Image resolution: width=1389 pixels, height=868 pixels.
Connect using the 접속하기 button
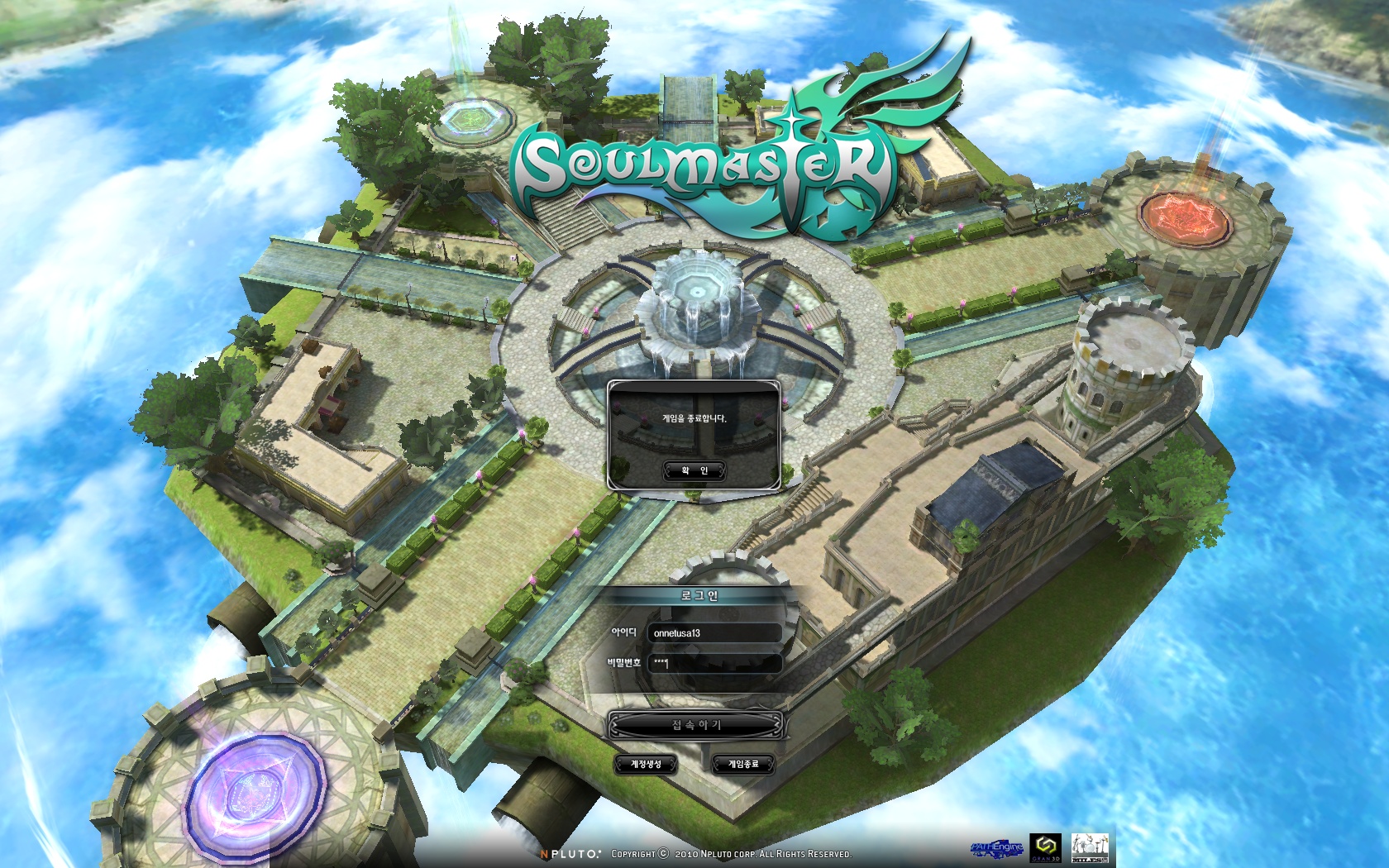coord(695,725)
